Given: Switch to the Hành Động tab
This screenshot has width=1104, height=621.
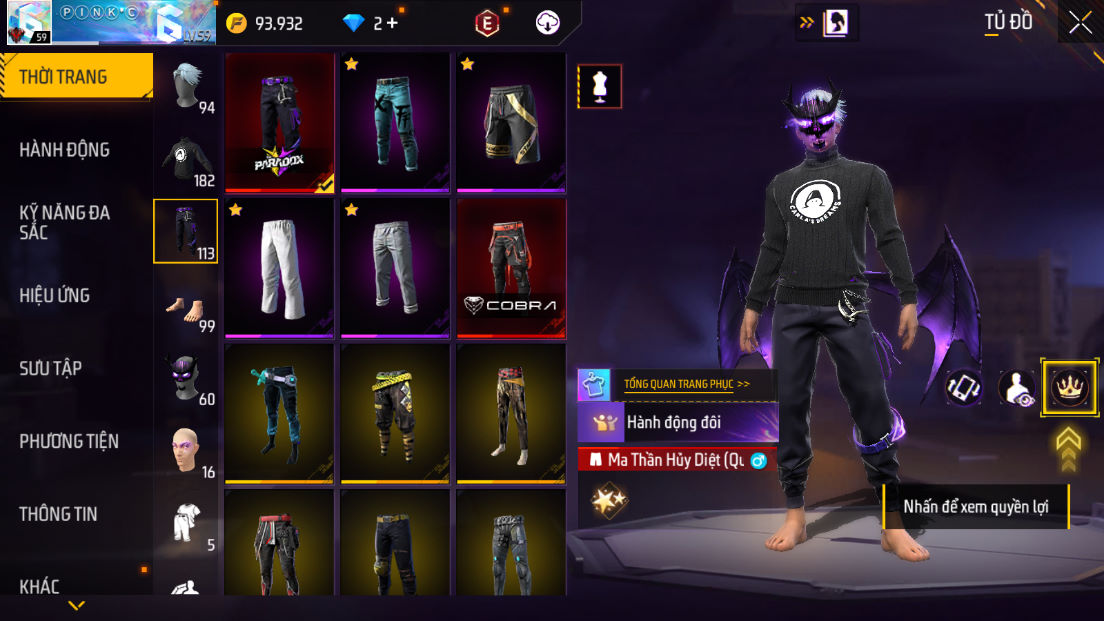Looking at the screenshot, I should (x=65, y=150).
